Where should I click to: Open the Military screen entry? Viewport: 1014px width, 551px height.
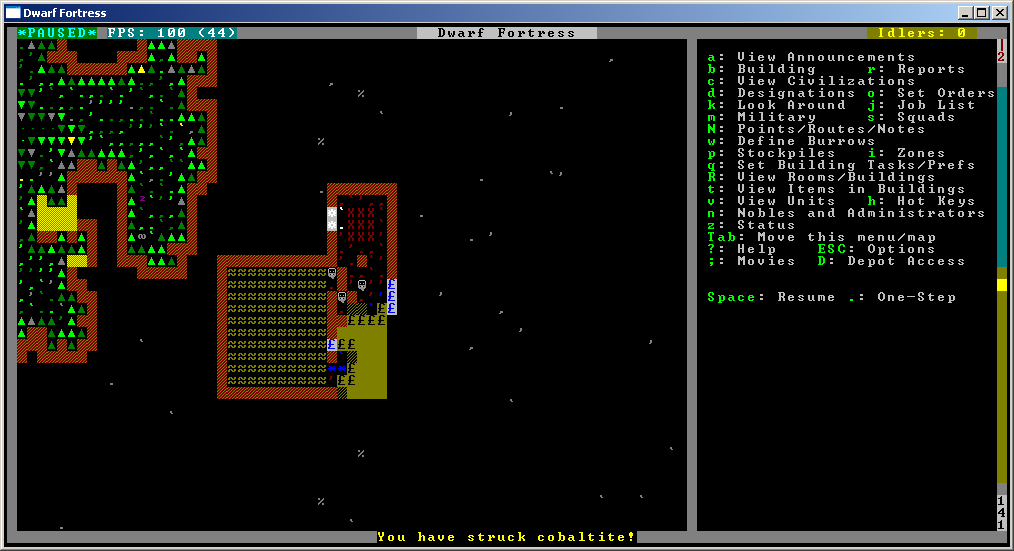pyautogui.click(x=776, y=117)
